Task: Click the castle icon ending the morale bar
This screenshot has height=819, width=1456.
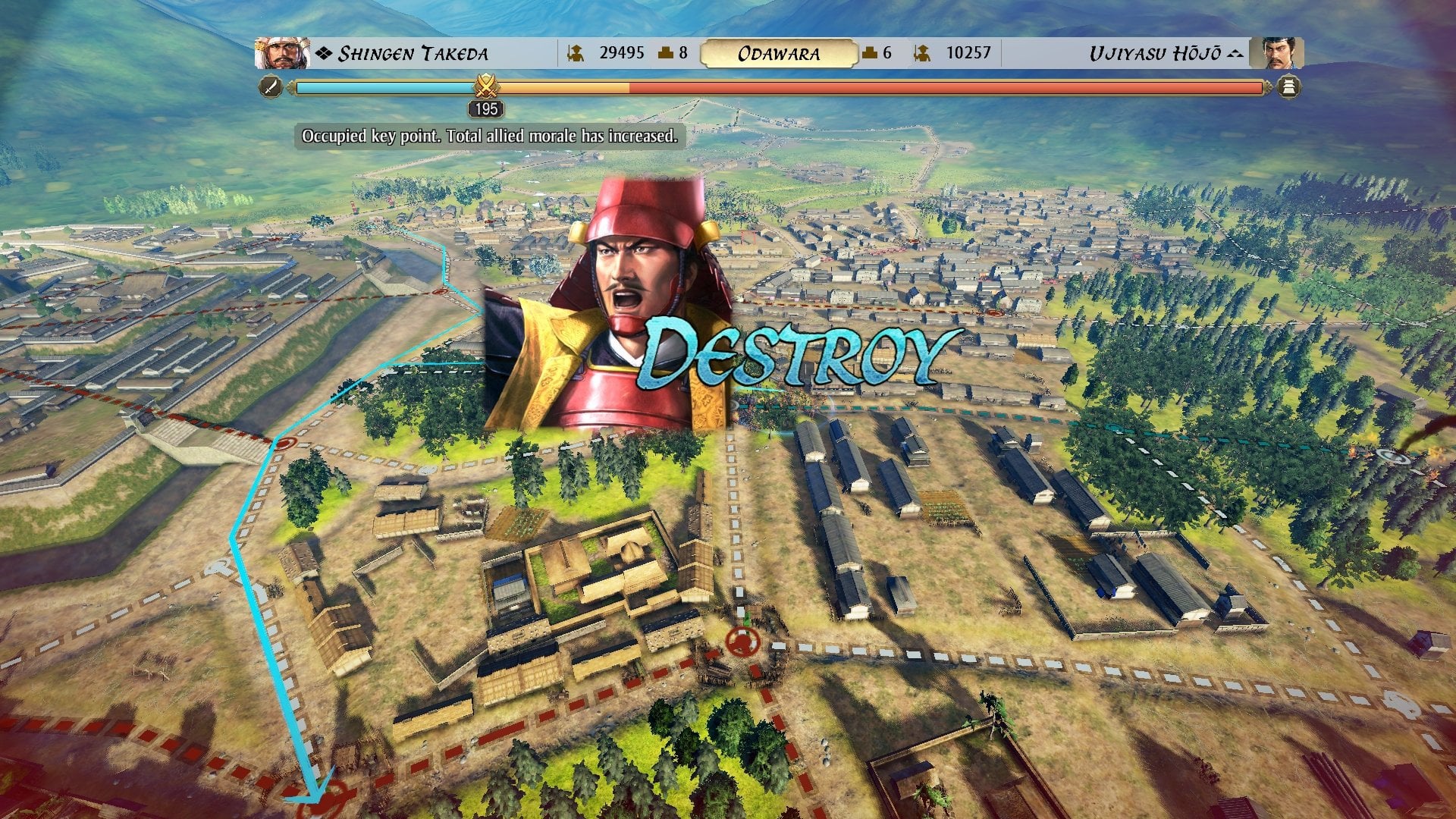Action: pyautogui.click(x=1288, y=87)
